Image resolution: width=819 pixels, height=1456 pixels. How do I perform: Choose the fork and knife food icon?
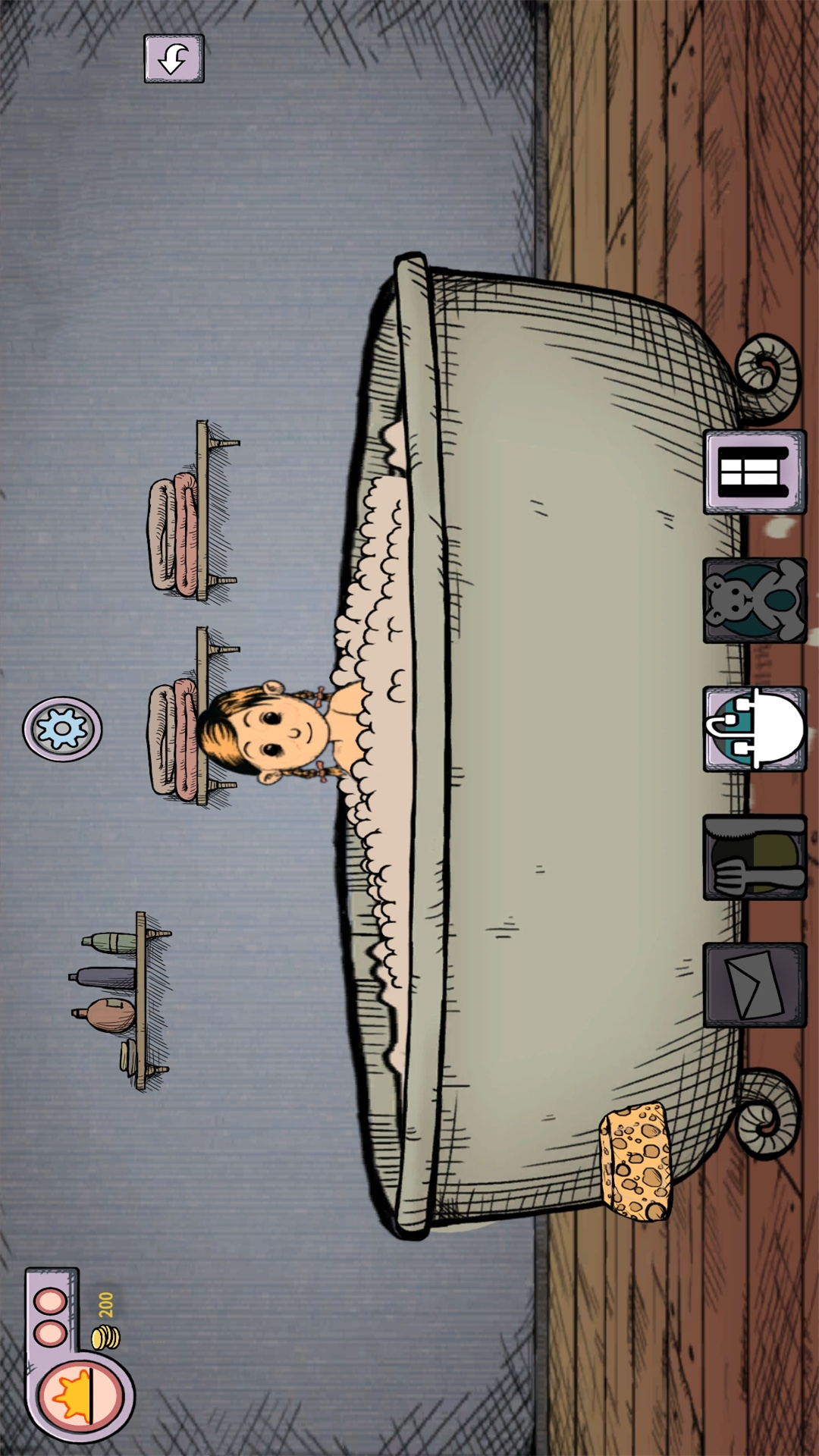755,857
